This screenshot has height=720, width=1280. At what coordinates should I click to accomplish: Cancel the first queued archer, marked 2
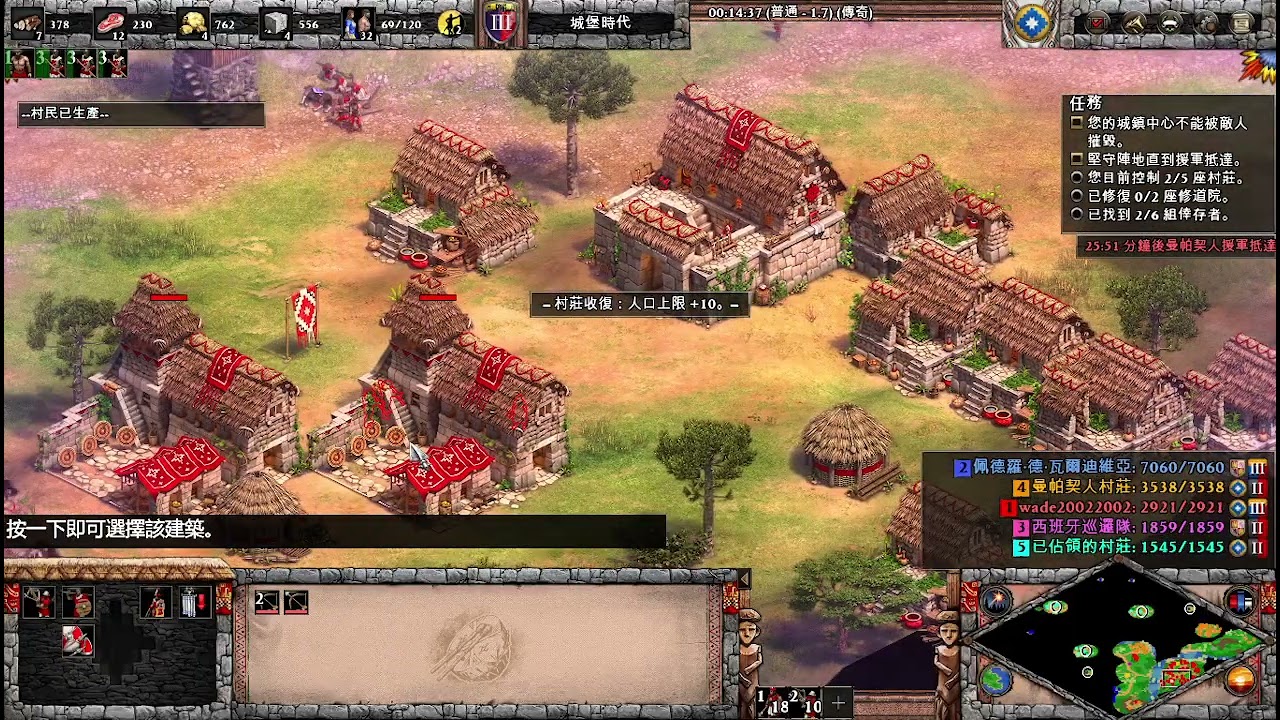pyautogui.click(x=266, y=601)
